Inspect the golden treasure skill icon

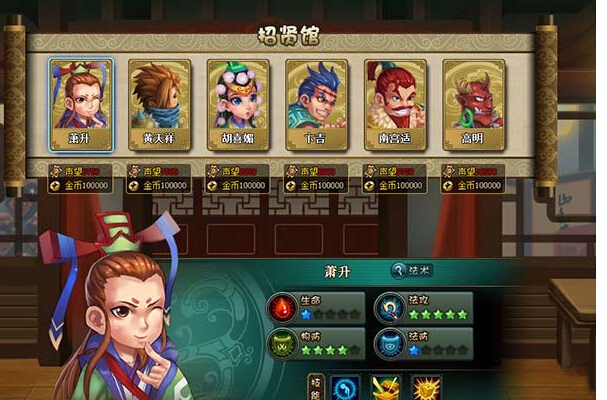pos(387,389)
